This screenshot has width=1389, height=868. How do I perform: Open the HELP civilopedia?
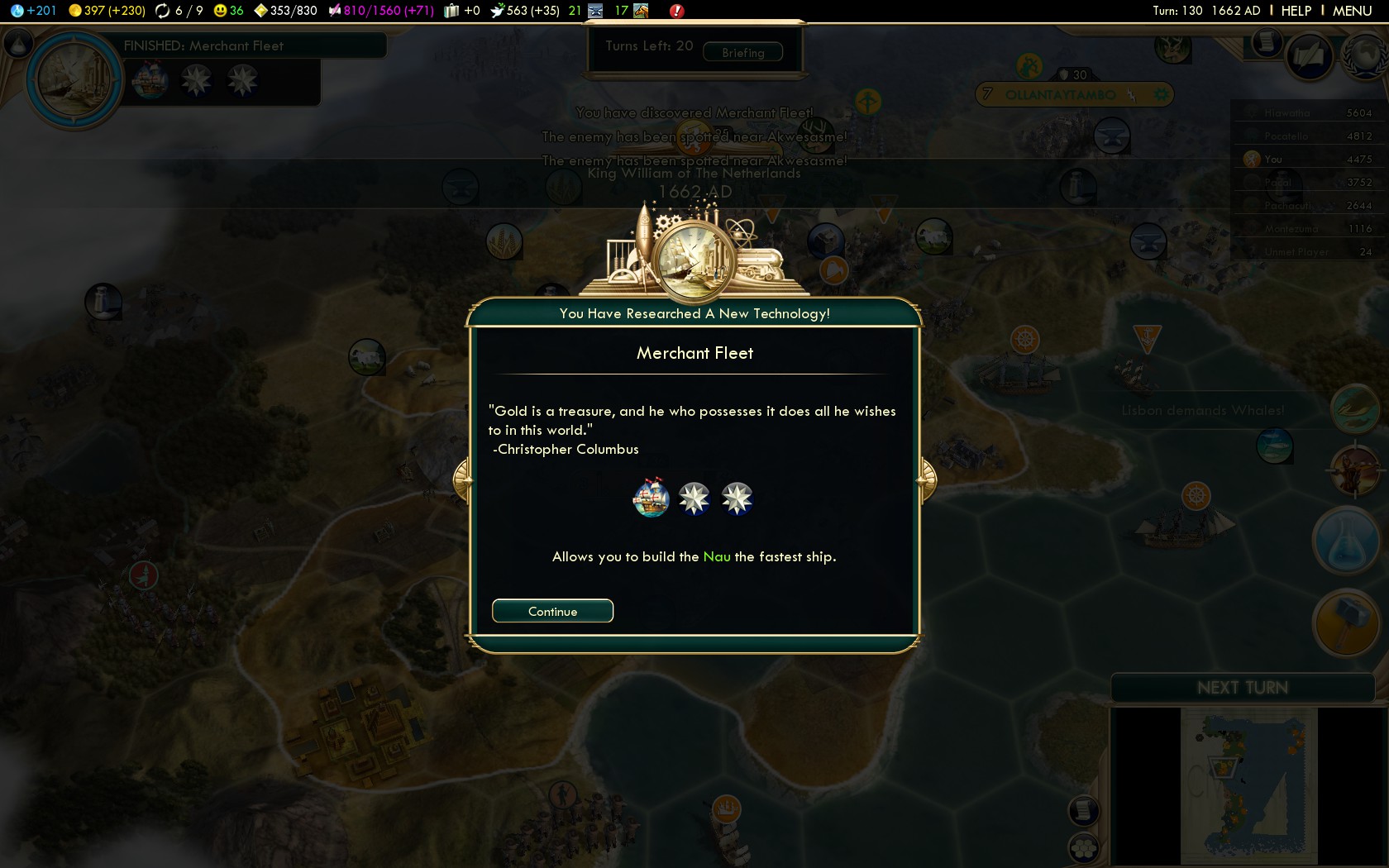[x=1296, y=11]
